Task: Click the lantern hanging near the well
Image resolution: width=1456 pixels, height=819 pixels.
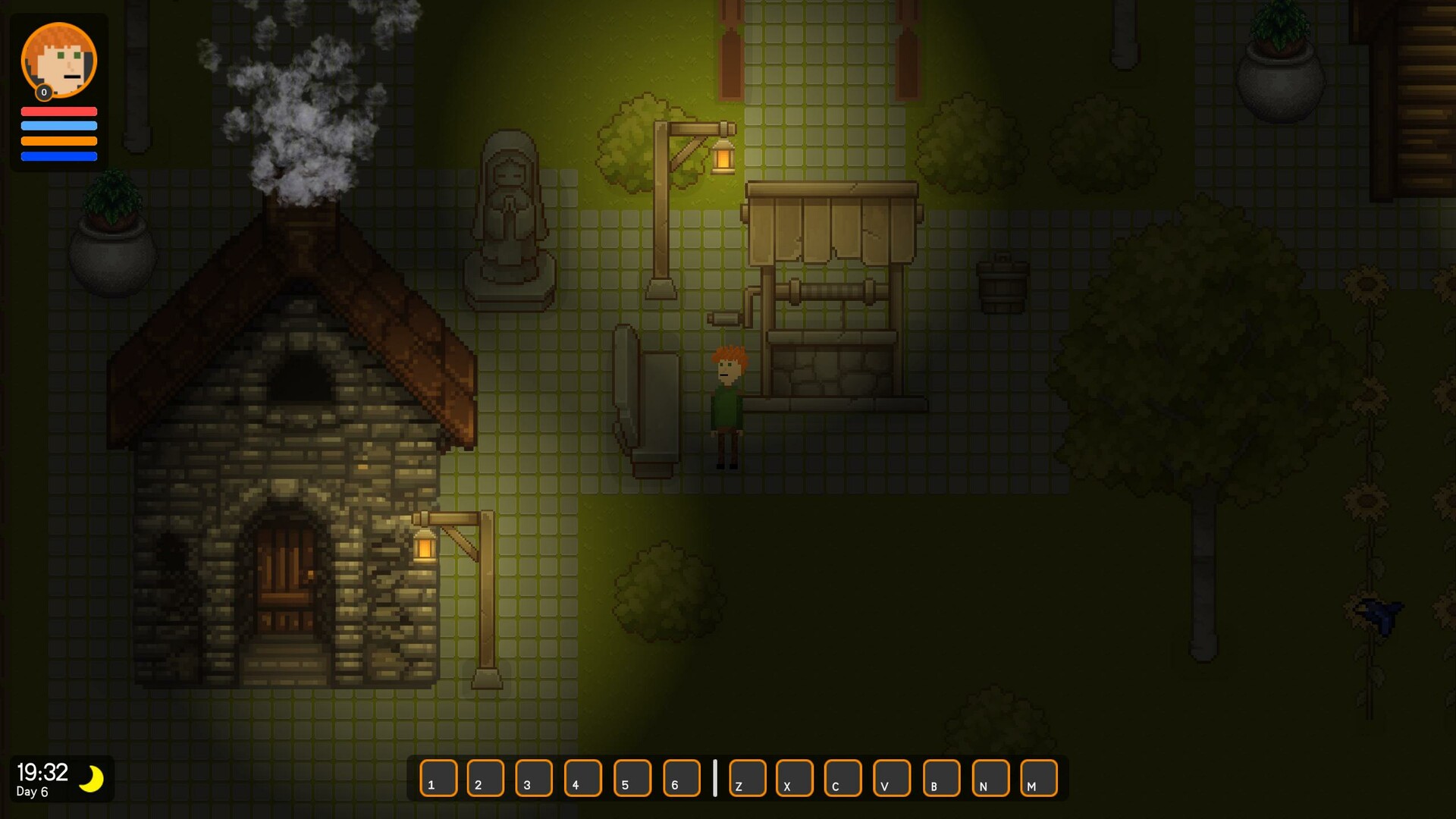Action: pyautogui.click(x=723, y=157)
